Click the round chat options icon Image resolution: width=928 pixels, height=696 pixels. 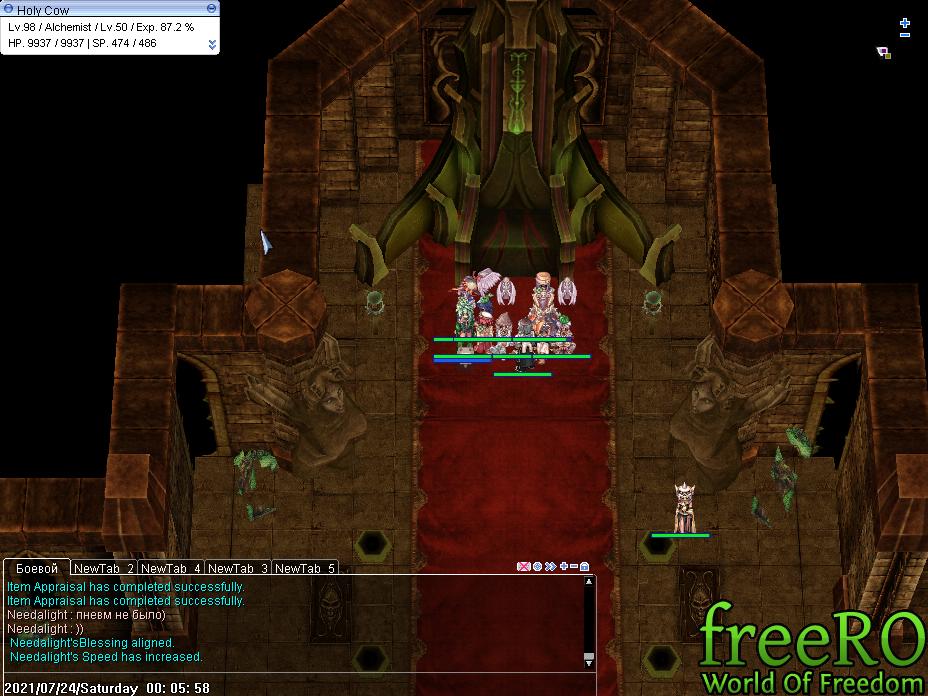click(537, 567)
